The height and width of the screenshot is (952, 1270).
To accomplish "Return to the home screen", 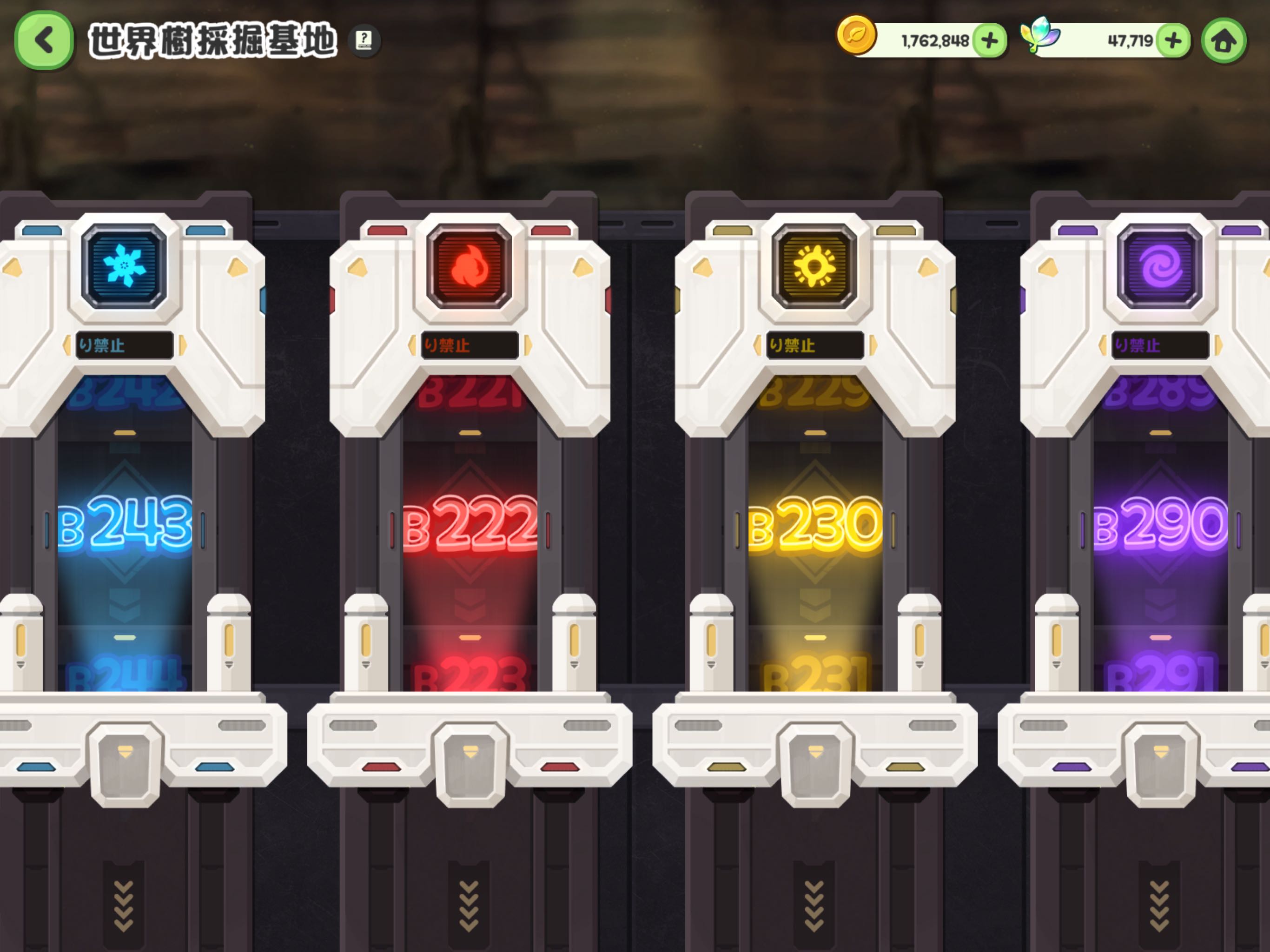I will click(1224, 41).
